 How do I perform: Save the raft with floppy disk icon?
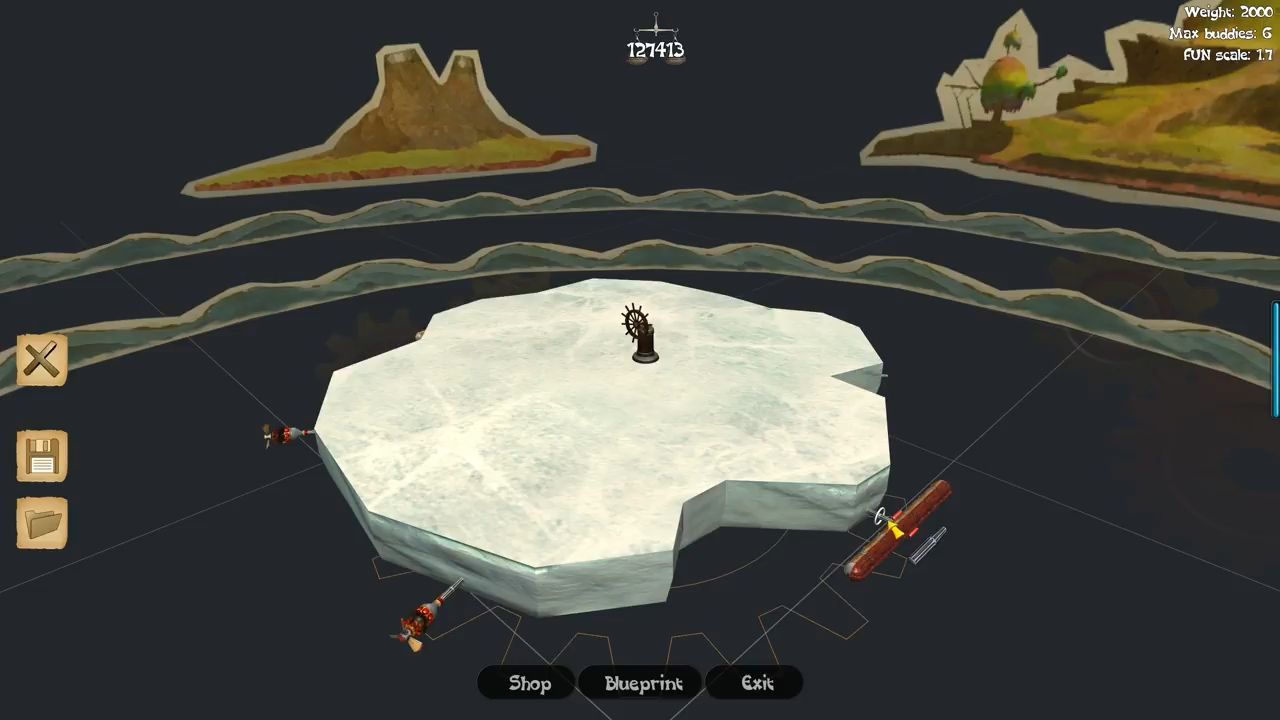[42, 457]
